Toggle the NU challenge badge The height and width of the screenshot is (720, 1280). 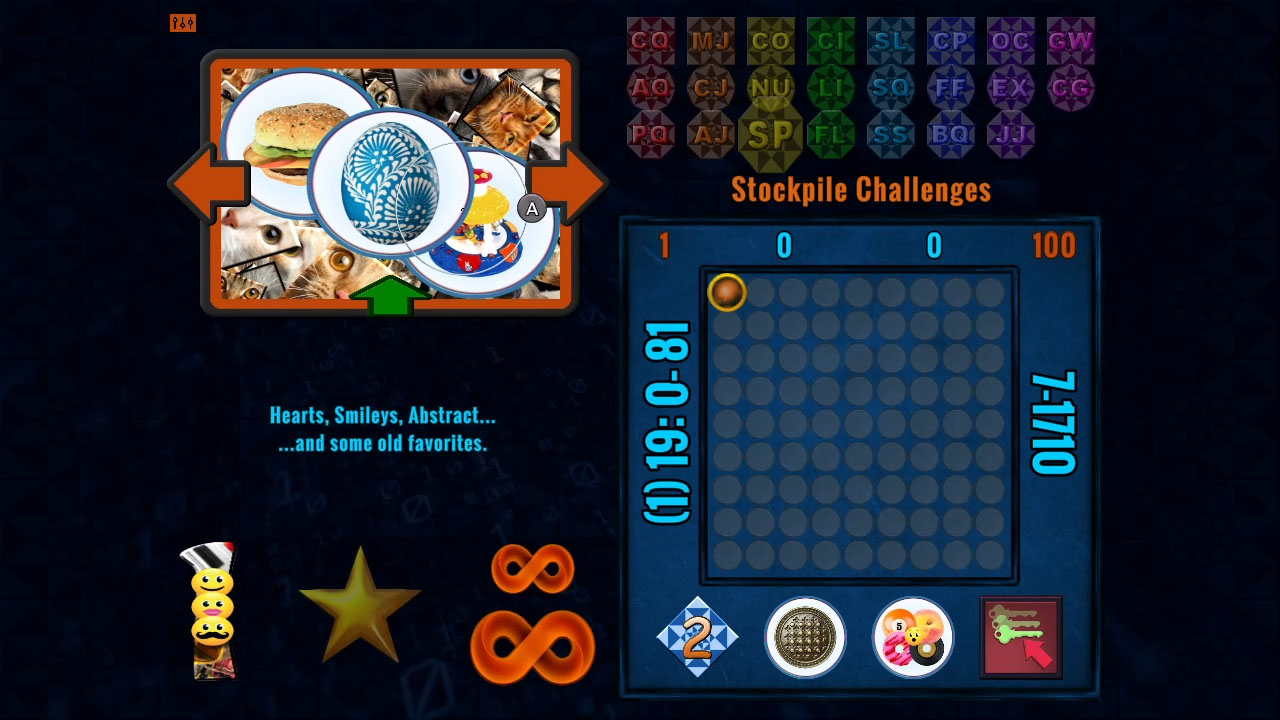coord(771,88)
